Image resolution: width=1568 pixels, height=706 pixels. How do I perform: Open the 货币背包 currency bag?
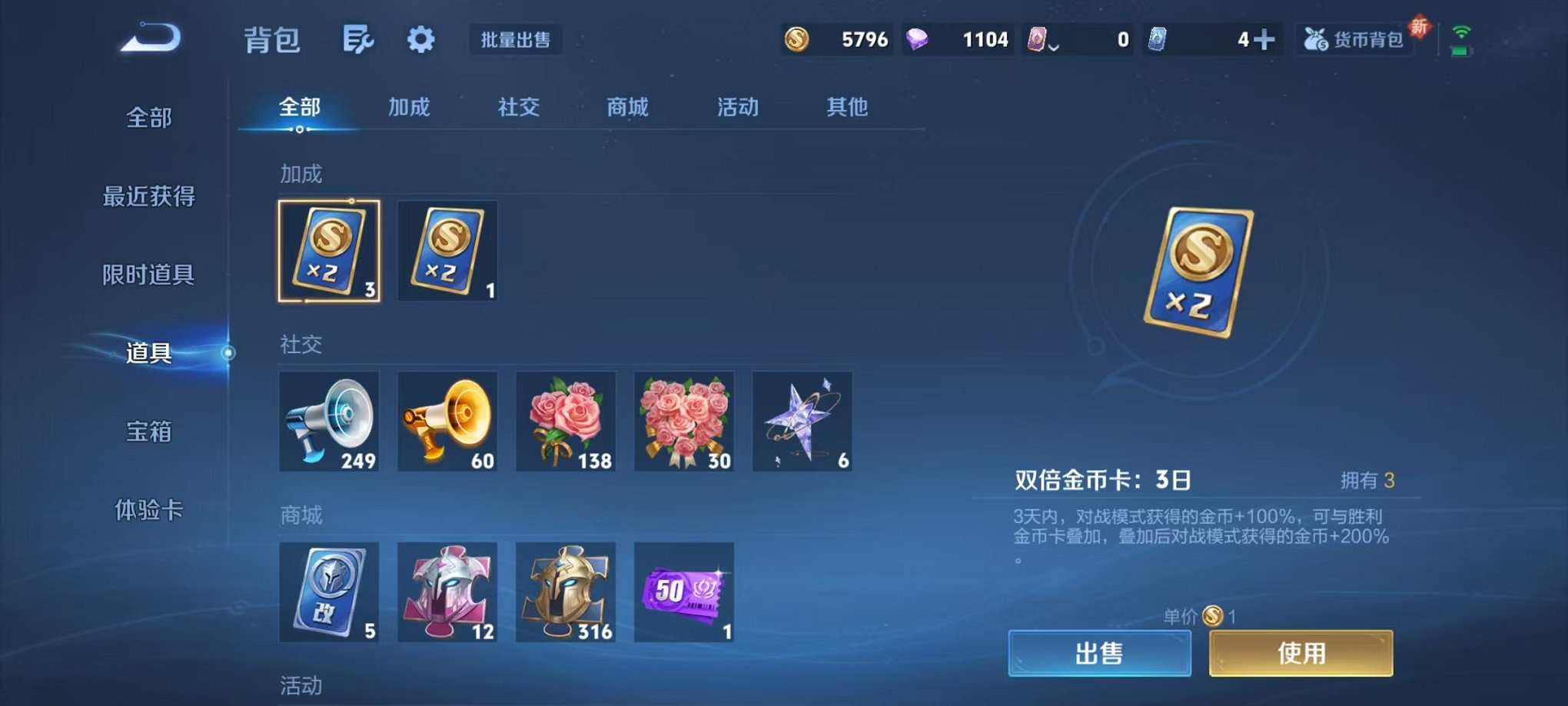pos(1354,38)
